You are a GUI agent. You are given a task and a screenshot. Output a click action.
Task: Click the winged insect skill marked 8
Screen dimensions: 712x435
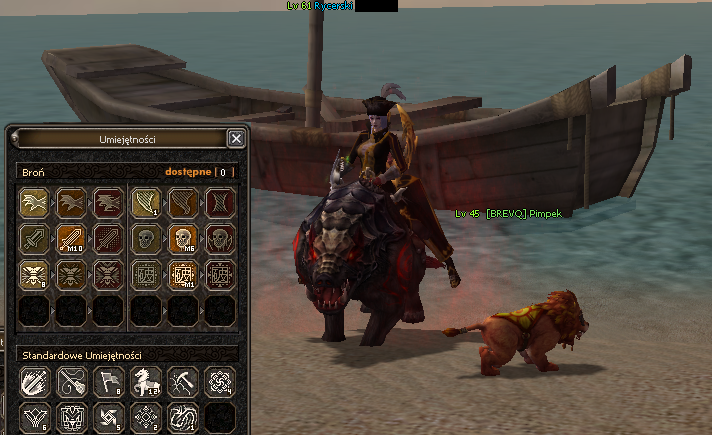click(33, 273)
